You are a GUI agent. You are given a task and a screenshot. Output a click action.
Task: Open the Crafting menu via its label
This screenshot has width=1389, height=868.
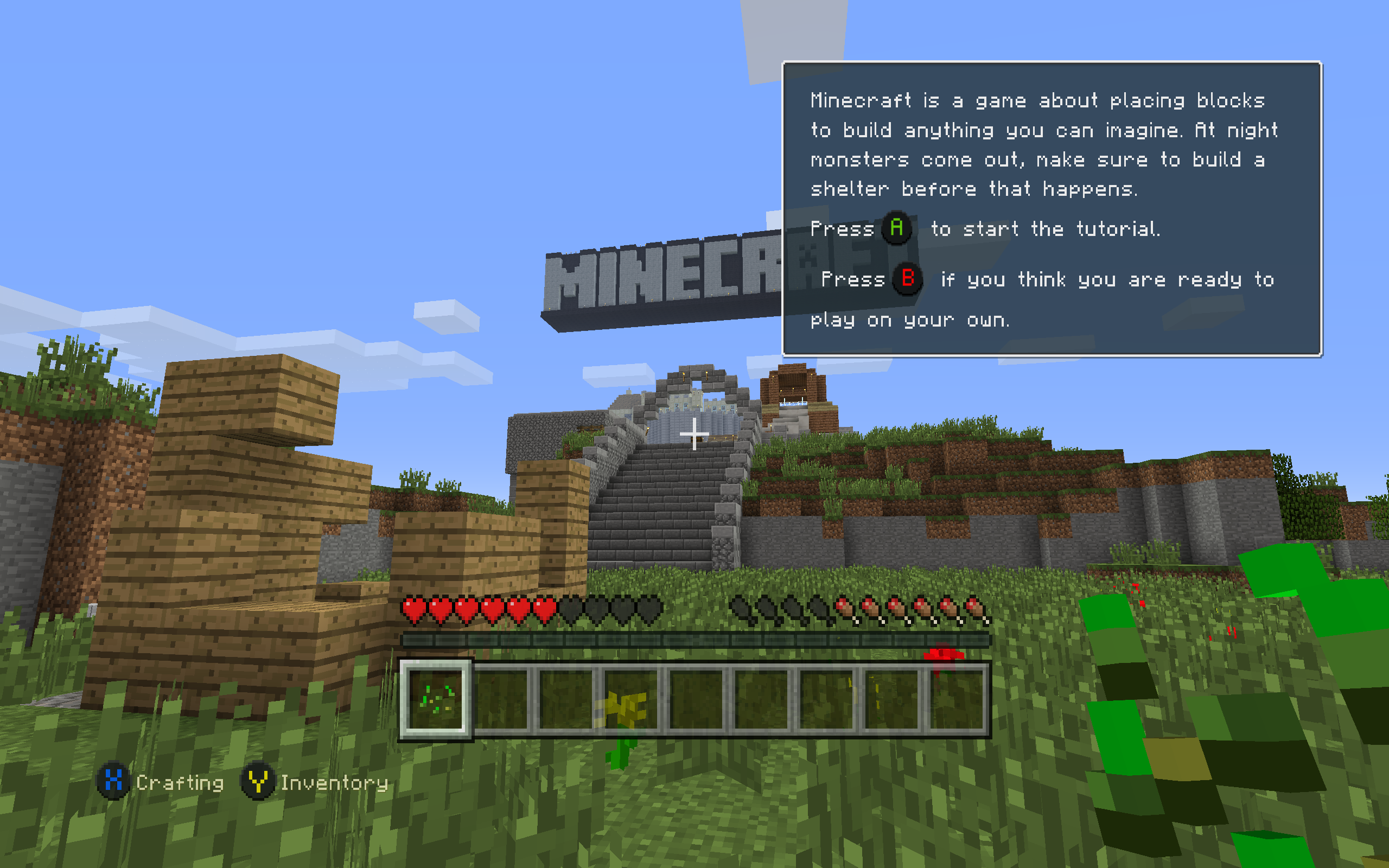coord(179,783)
